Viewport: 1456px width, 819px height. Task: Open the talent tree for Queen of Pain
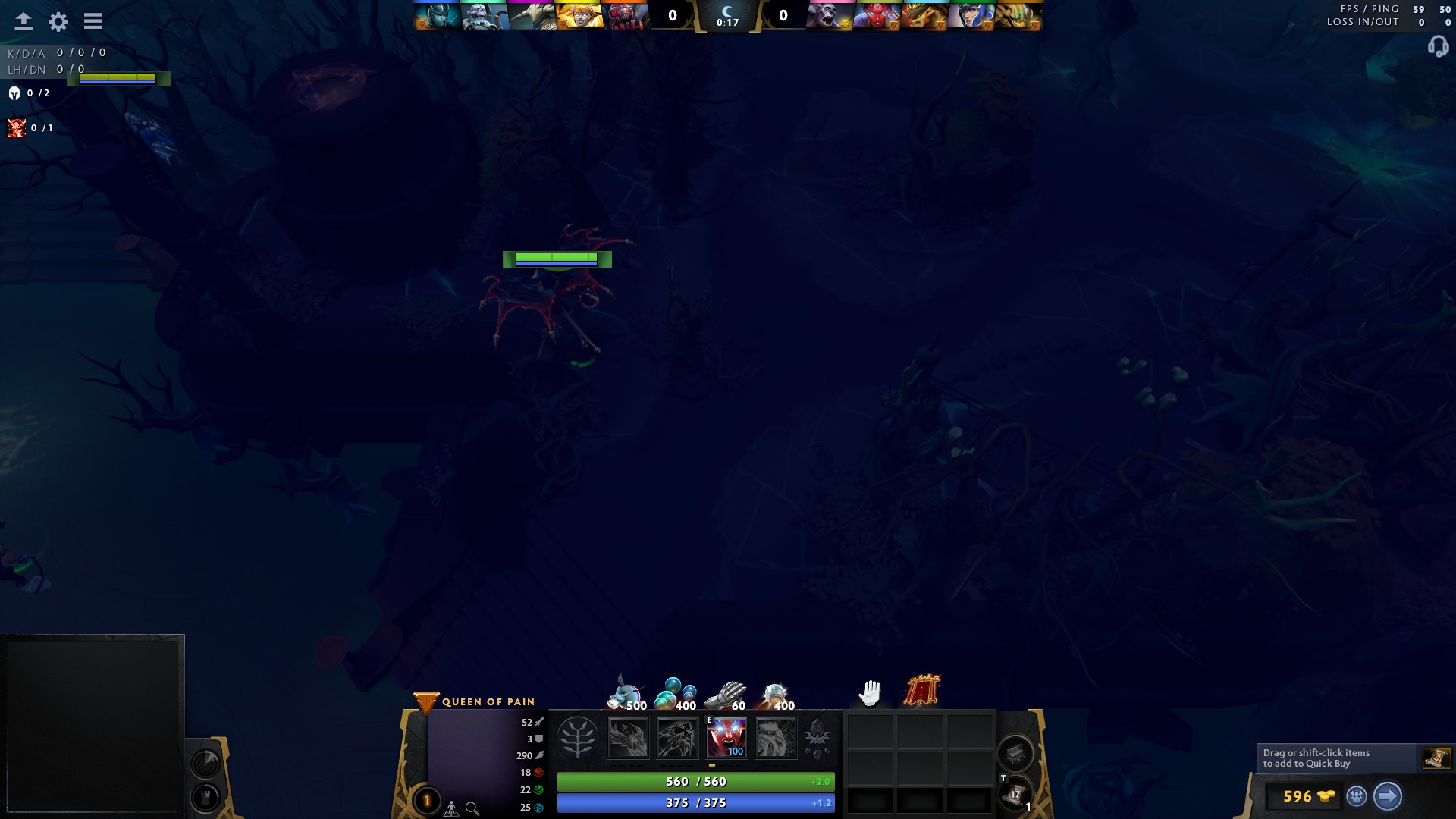pyautogui.click(x=579, y=737)
